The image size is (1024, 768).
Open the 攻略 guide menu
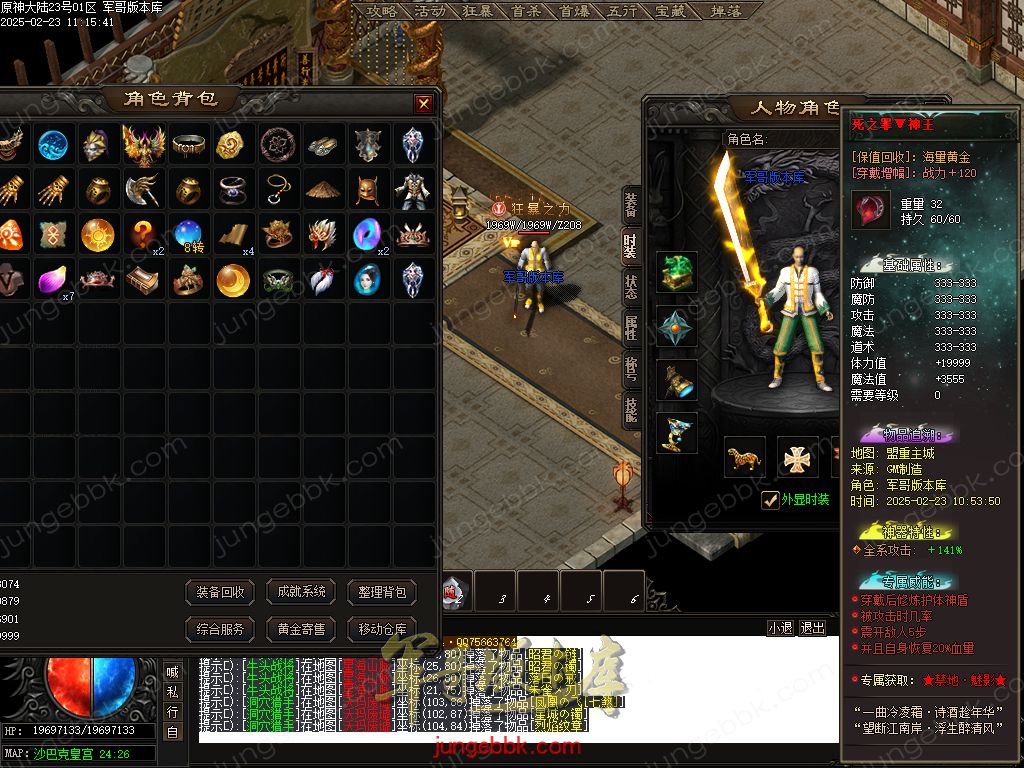point(381,11)
